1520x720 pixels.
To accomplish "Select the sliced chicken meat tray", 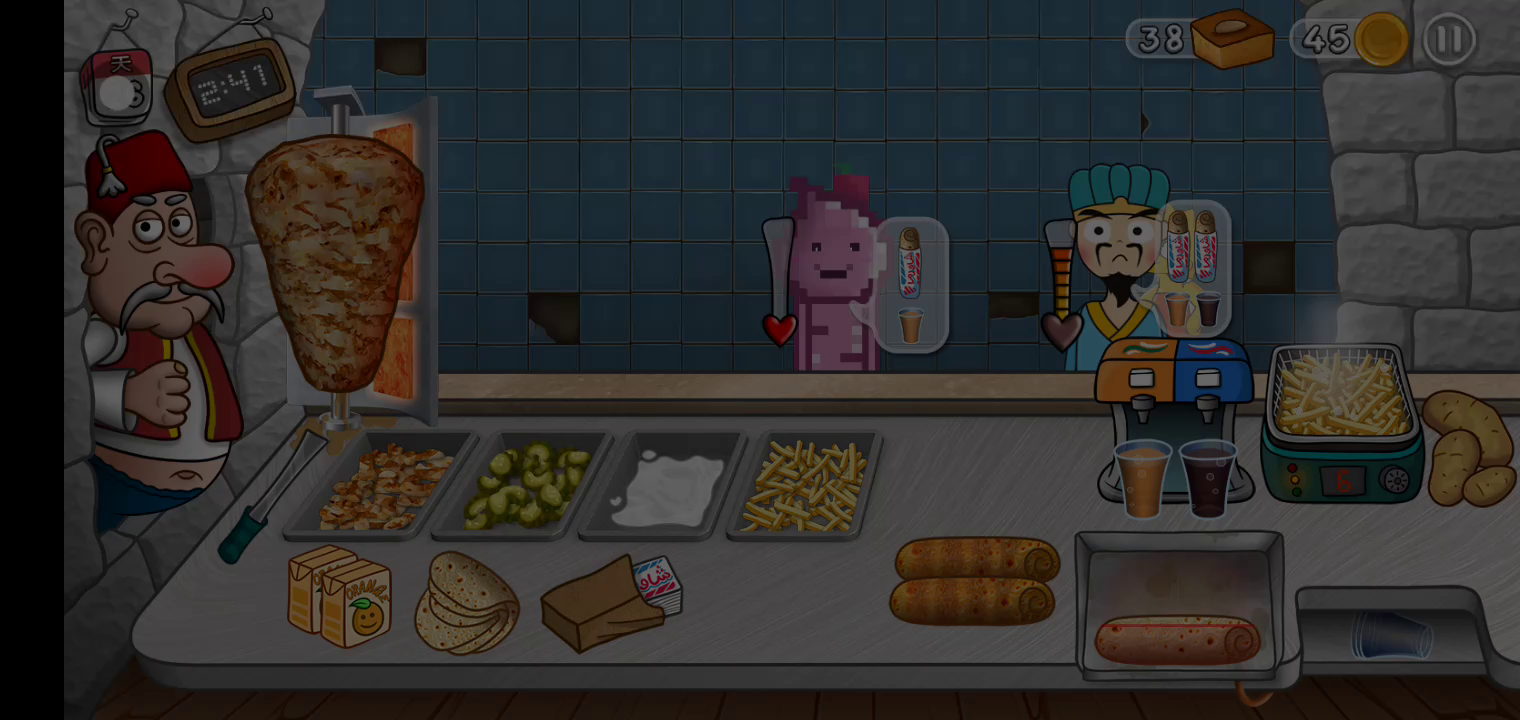I will [383, 487].
